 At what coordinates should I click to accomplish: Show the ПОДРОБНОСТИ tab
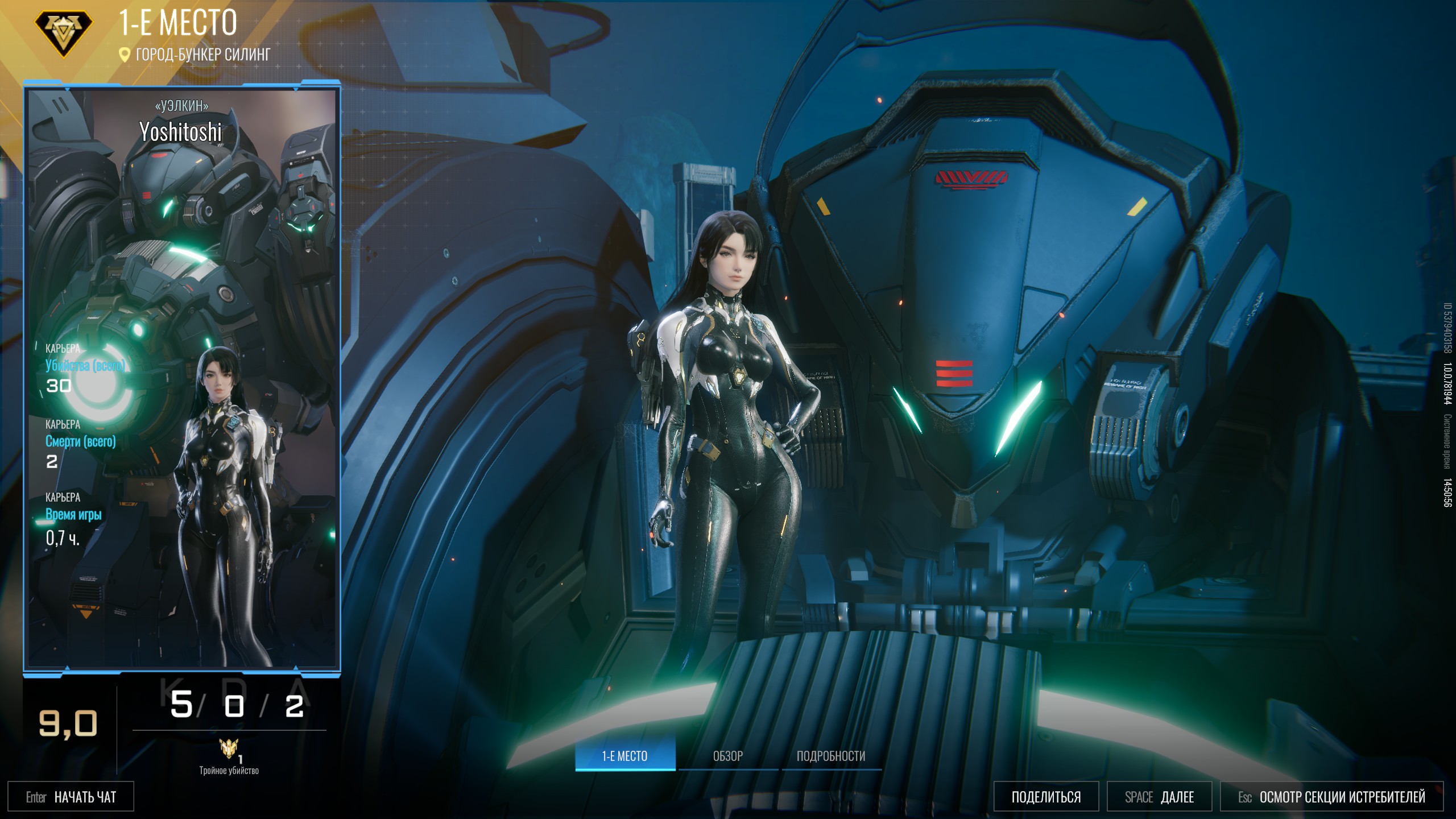pyautogui.click(x=830, y=756)
